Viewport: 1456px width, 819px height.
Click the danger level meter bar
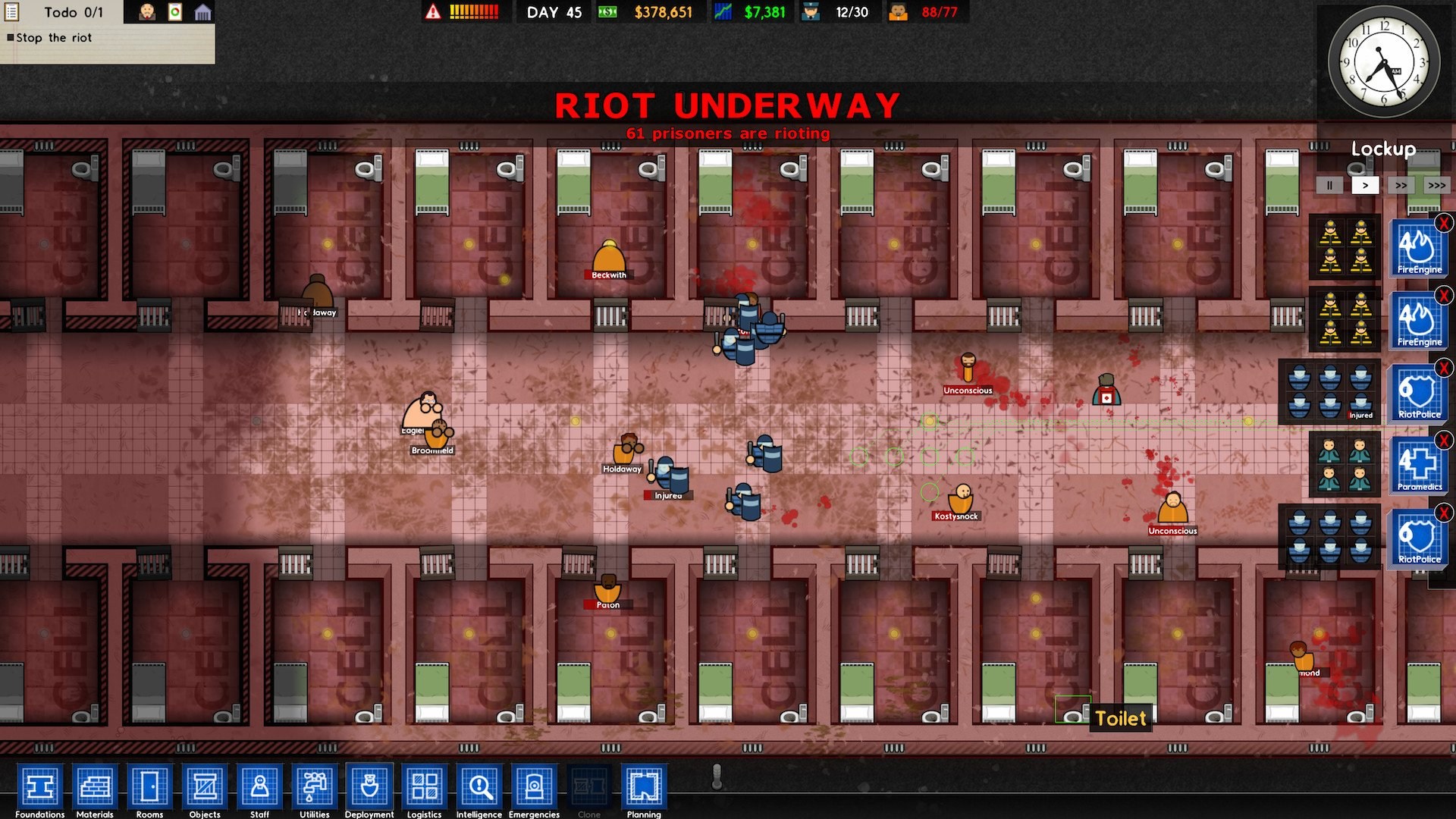[x=474, y=11]
